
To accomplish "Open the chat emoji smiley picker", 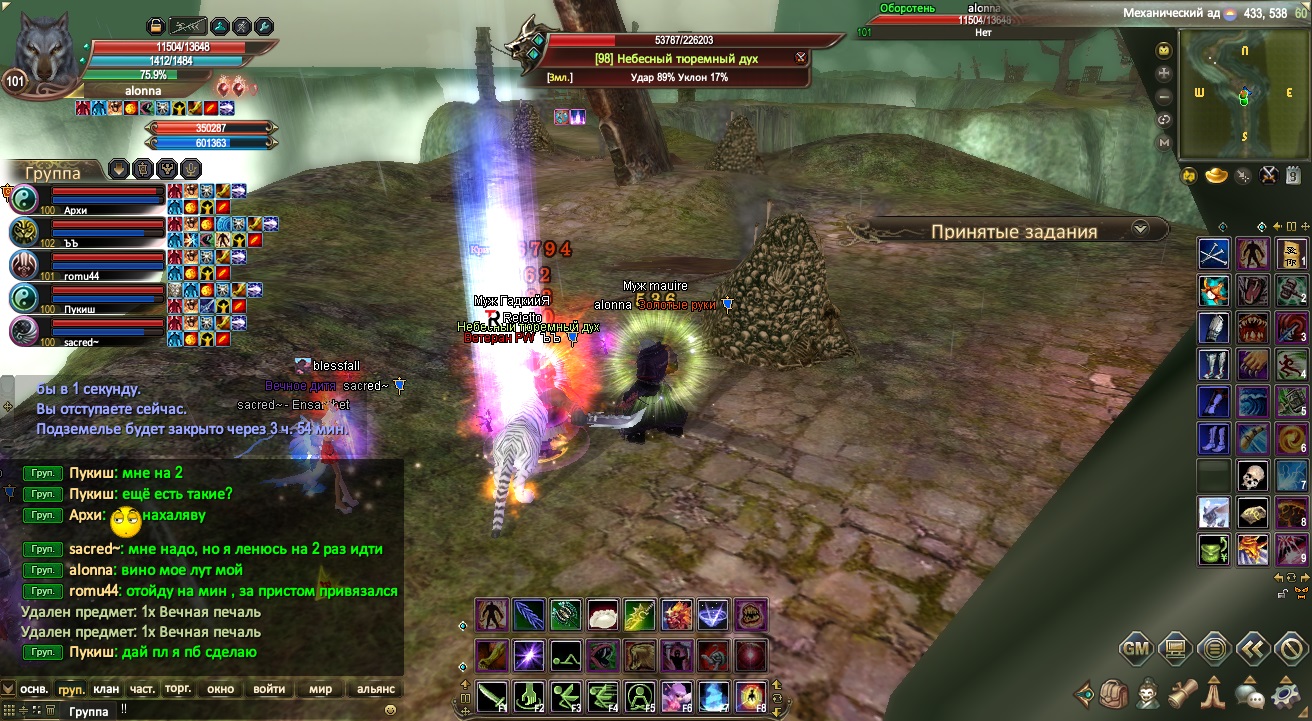I will coord(390,709).
